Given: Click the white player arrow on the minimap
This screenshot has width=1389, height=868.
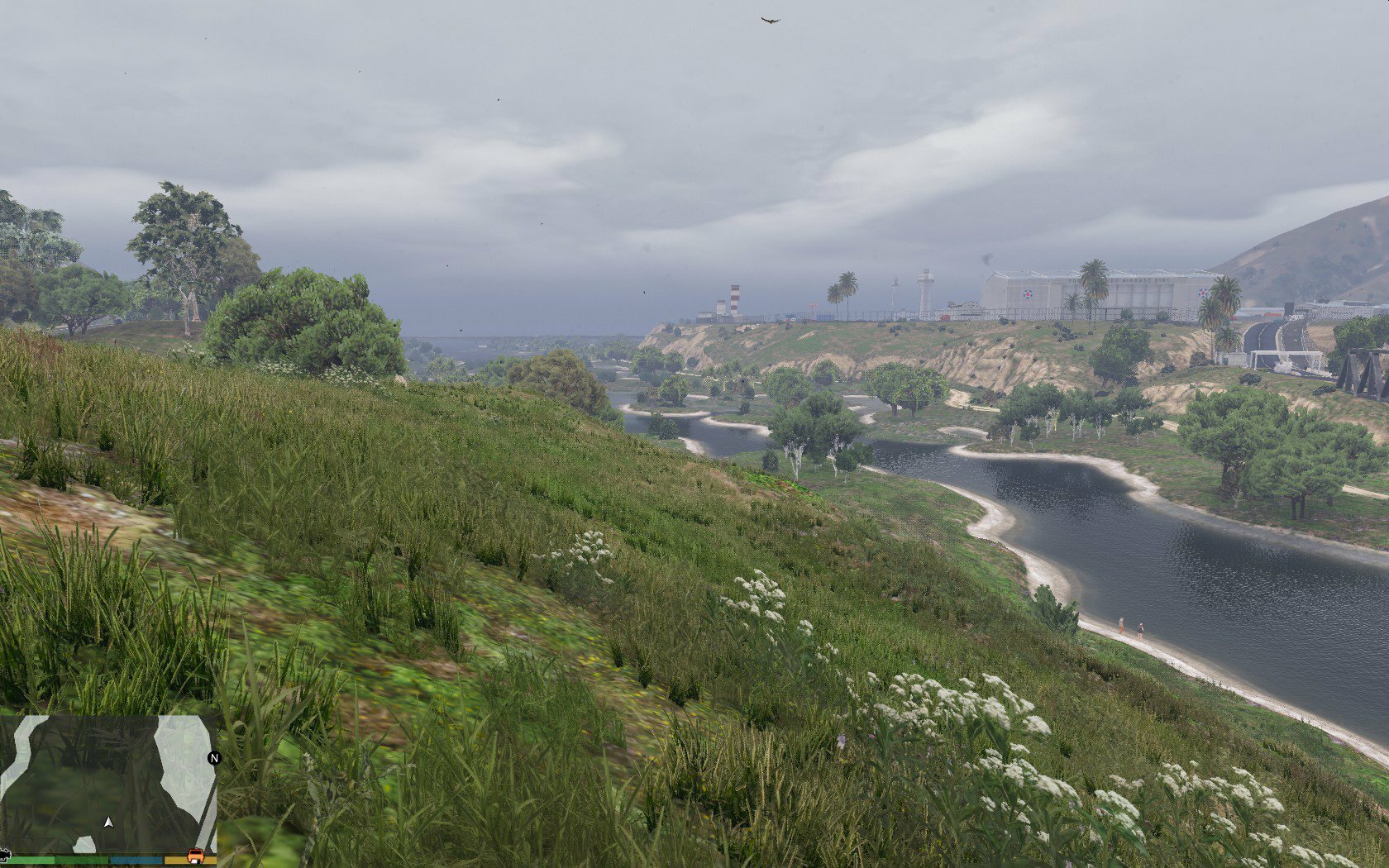Looking at the screenshot, I should [108, 823].
